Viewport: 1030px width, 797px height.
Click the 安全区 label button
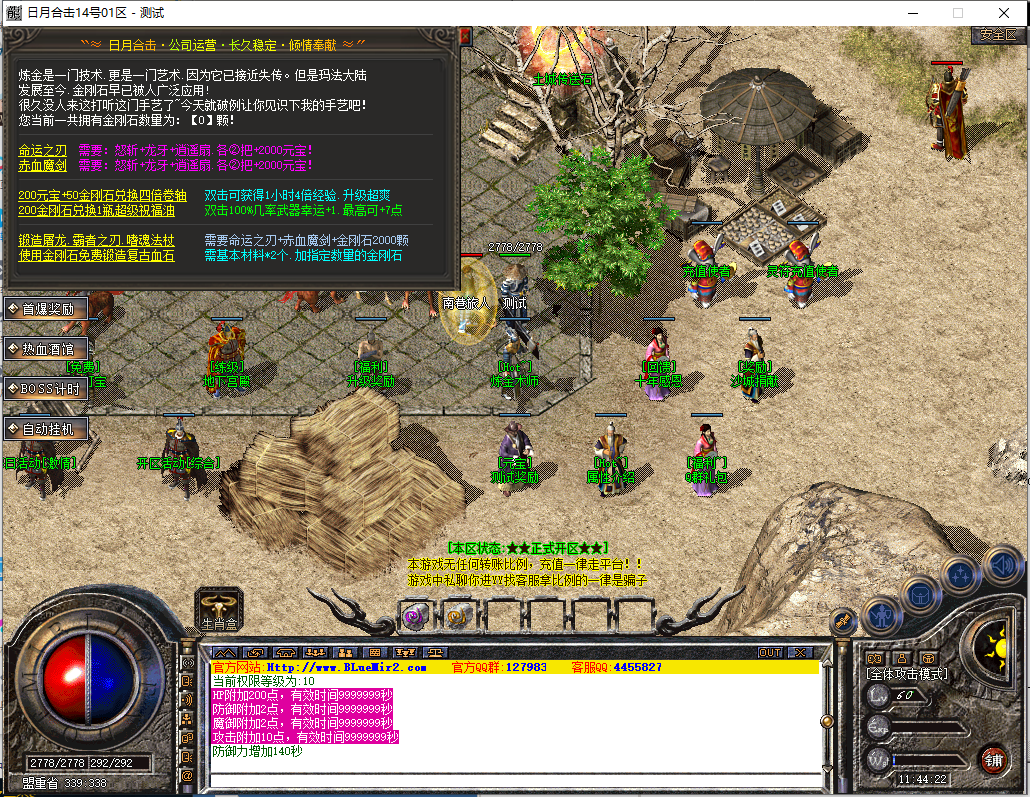coord(997,34)
